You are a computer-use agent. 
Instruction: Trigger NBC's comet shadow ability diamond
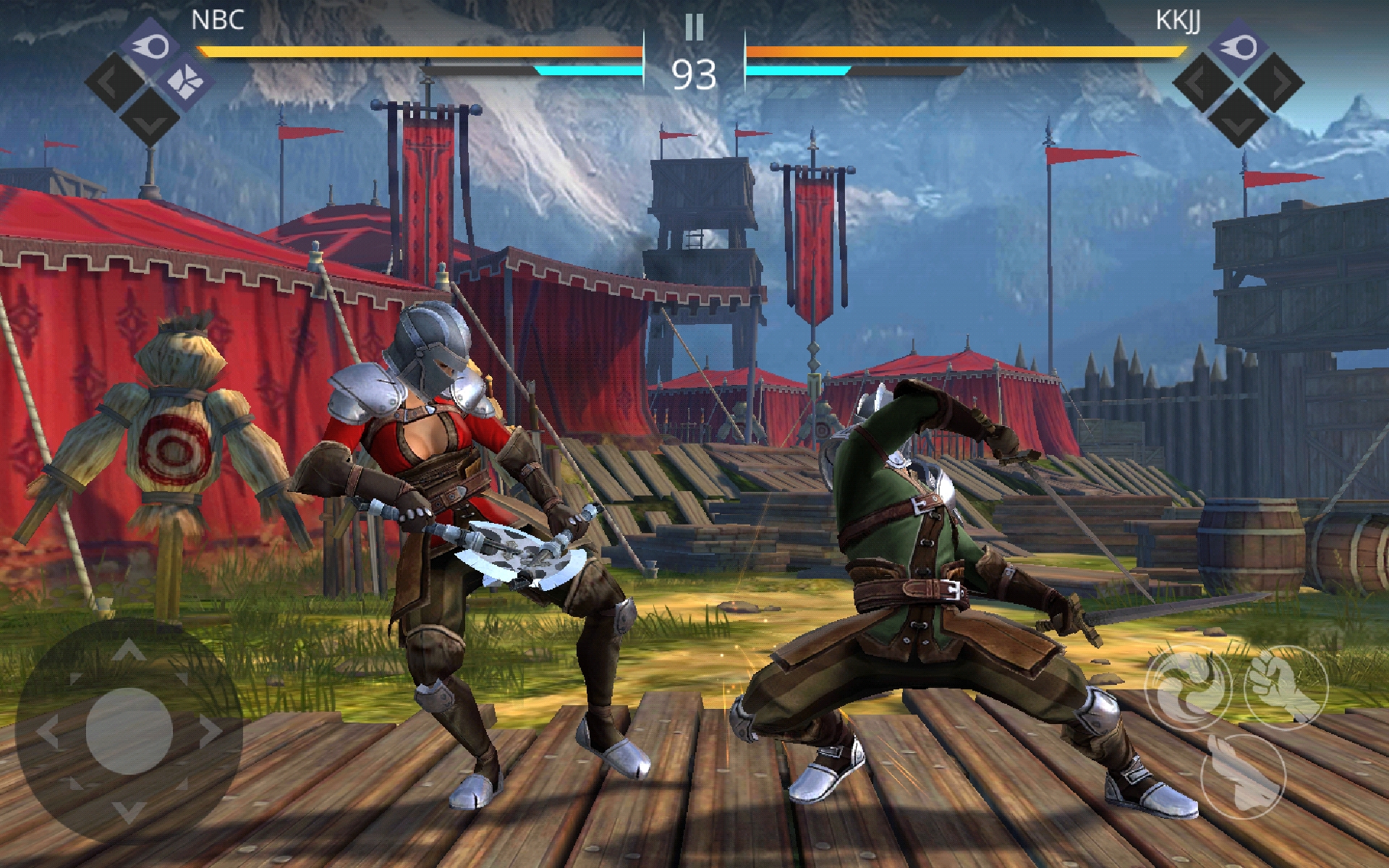pyautogui.click(x=150, y=46)
